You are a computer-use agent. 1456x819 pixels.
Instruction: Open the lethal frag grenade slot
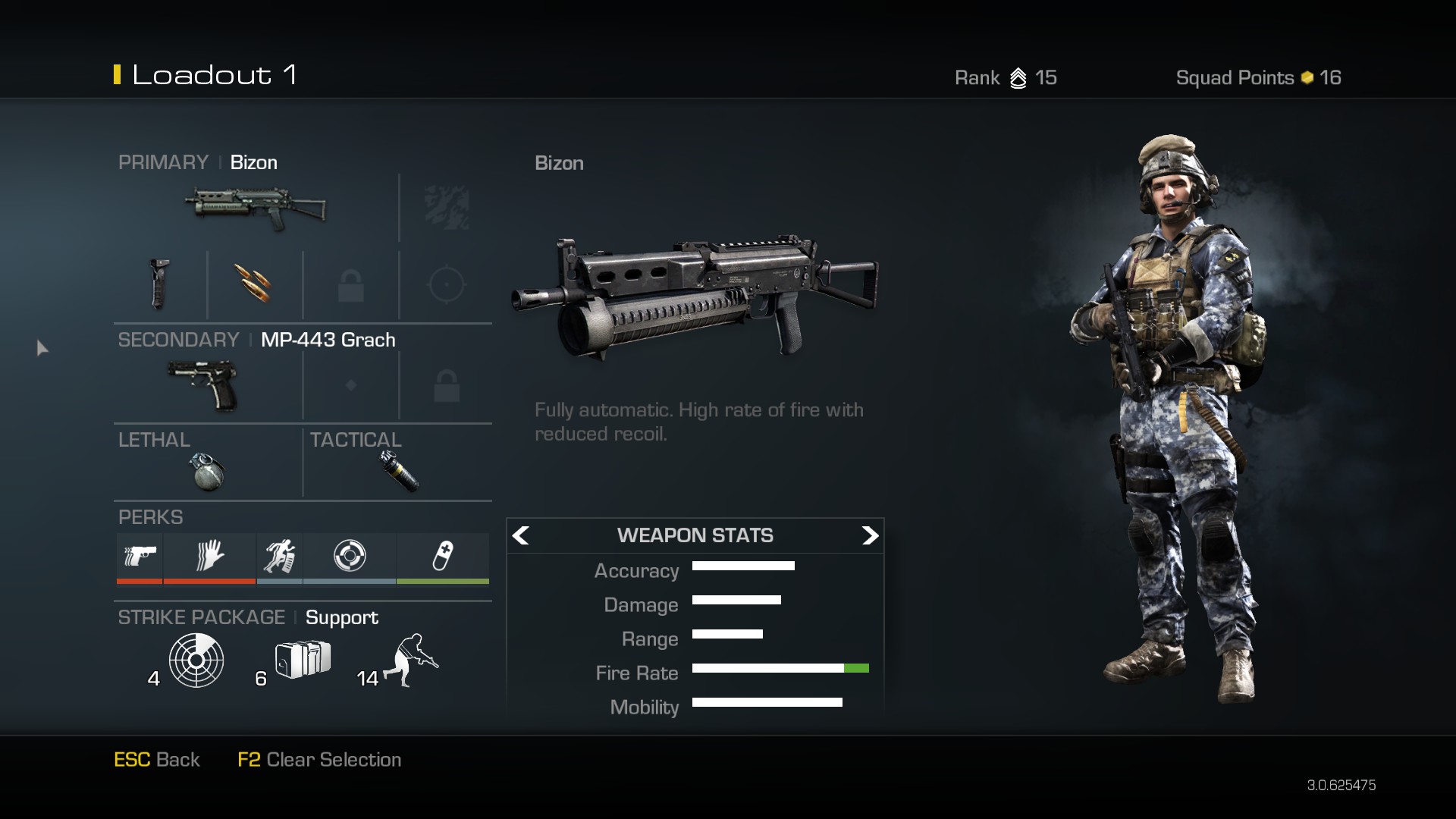(x=207, y=471)
